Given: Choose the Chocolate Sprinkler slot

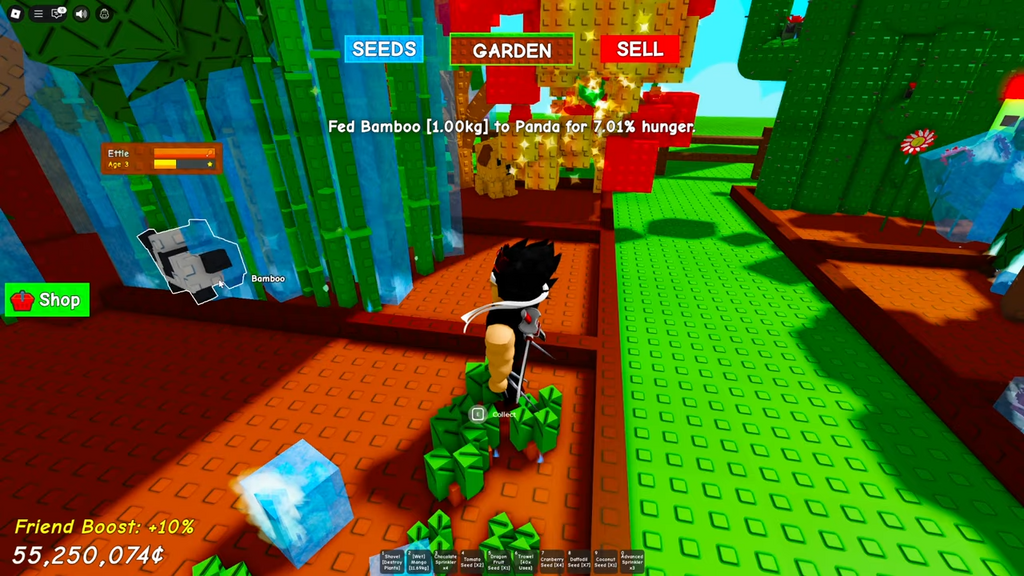Looking at the screenshot, I should pos(446,563).
